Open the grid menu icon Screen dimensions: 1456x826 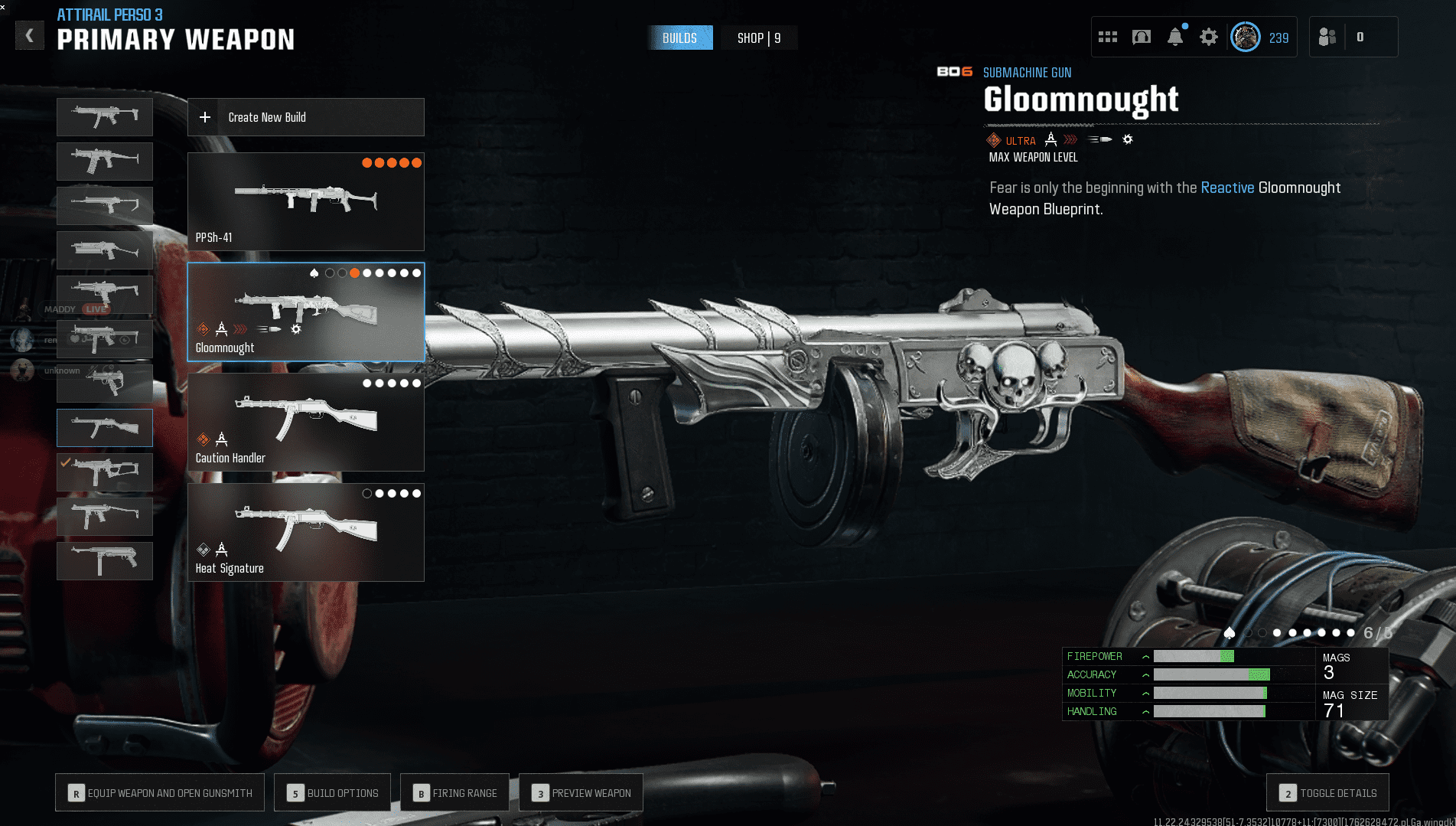click(1107, 37)
